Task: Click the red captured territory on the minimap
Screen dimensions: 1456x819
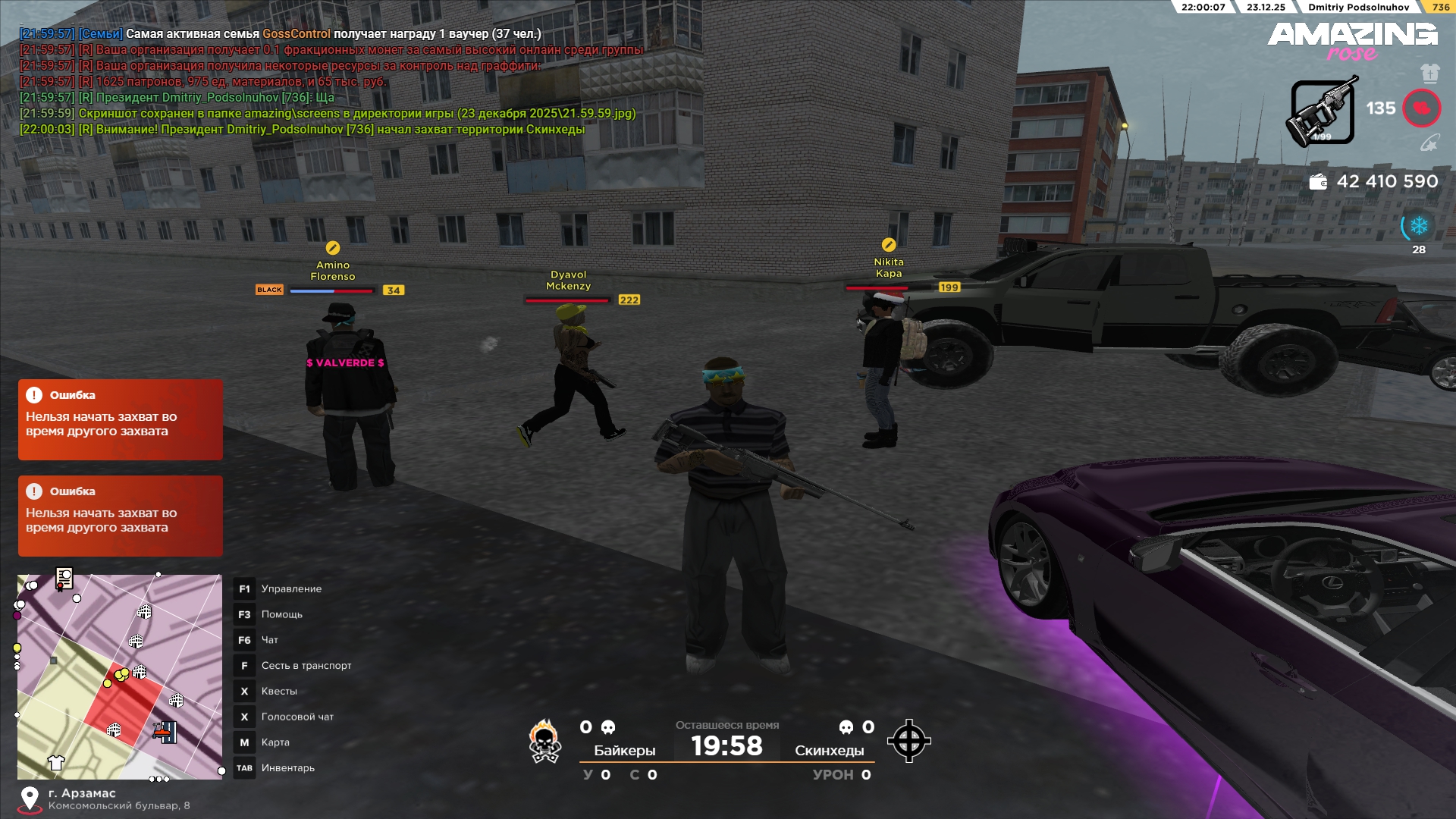Action: [125, 709]
